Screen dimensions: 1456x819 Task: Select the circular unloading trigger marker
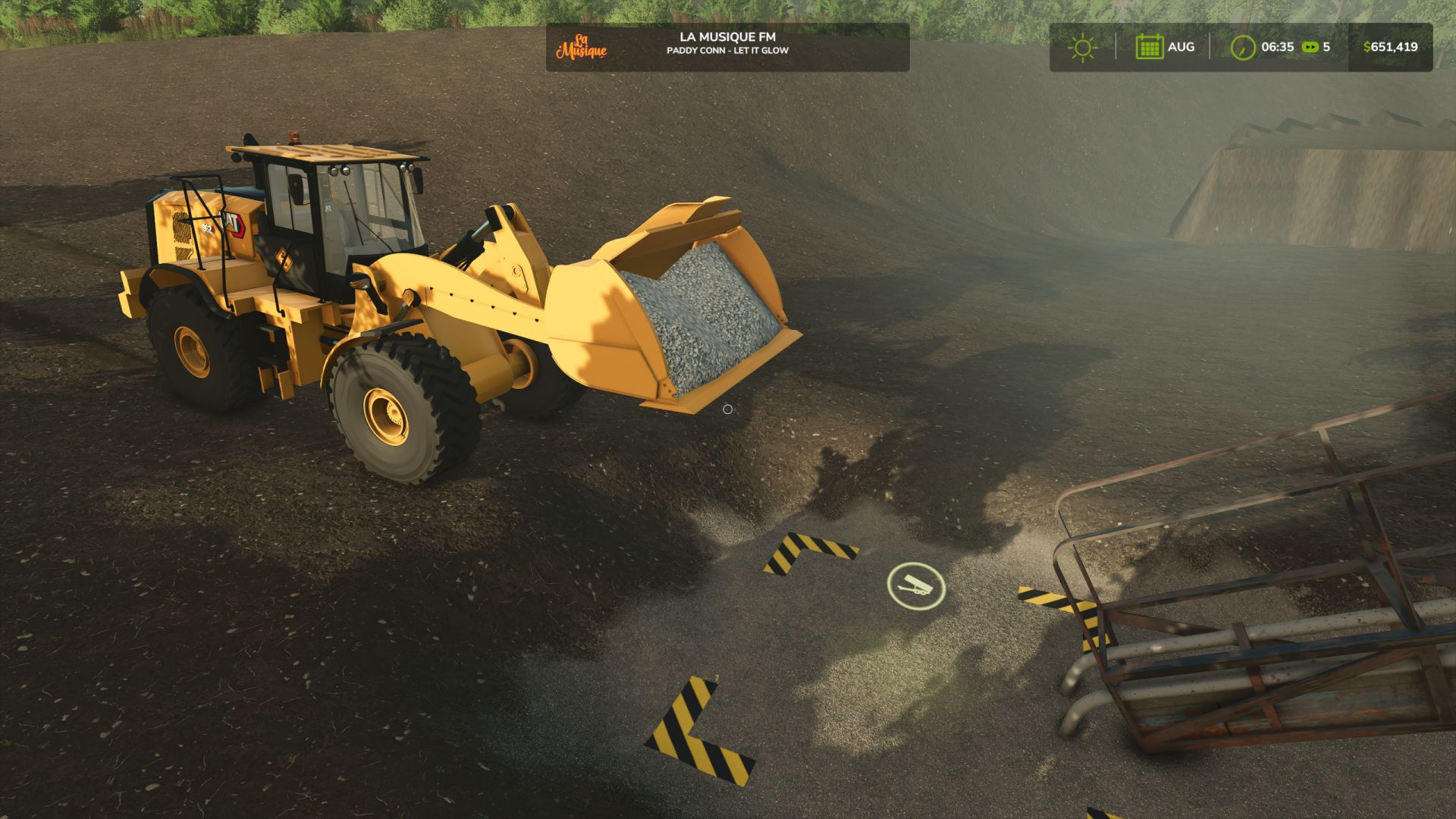[x=916, y=585]
